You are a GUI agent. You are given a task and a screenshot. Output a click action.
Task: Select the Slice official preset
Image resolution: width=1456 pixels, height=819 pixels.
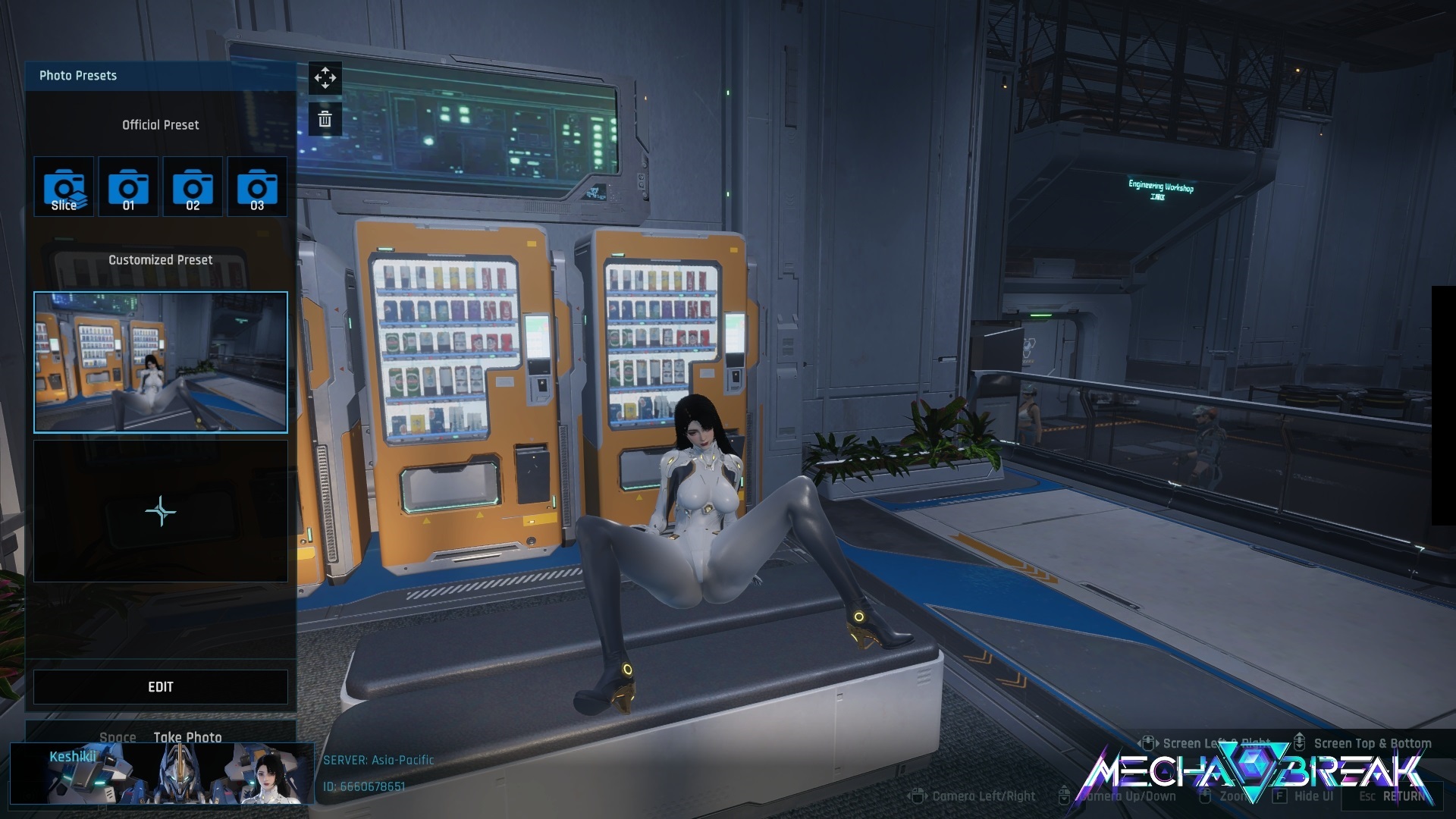(x=64, y=187)
